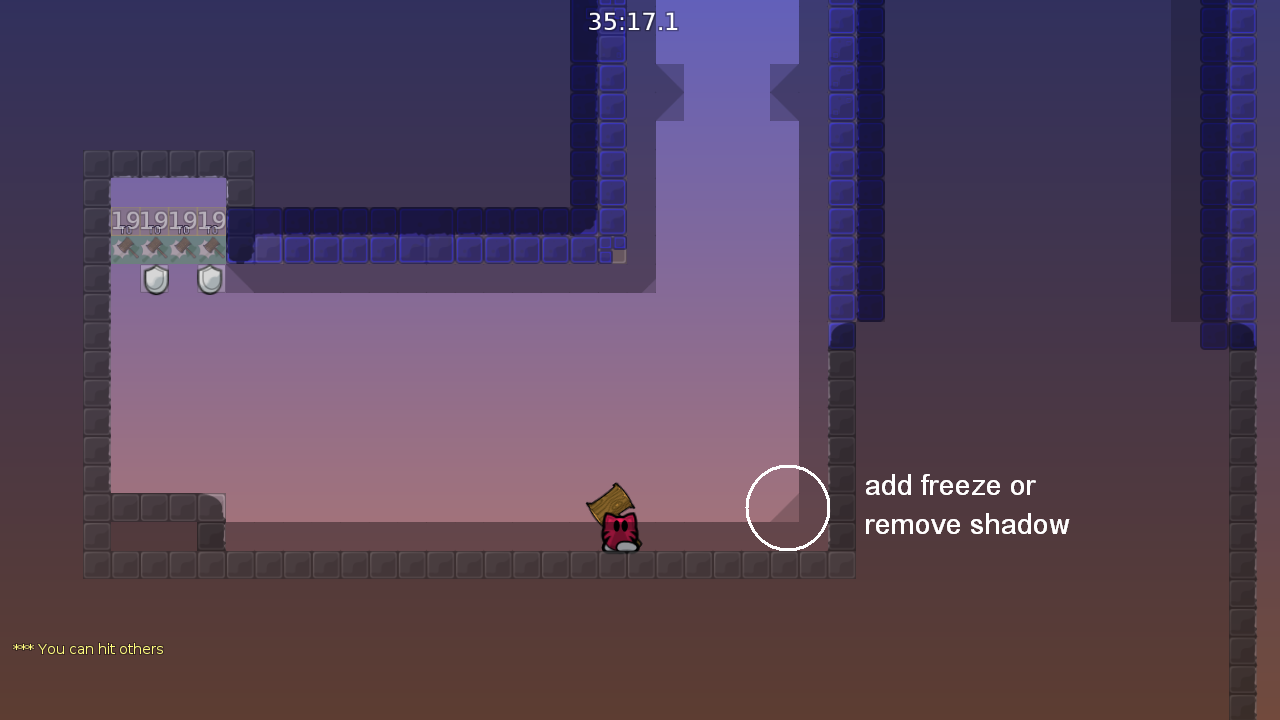This screenshot has height=720, width=1280.
Task: Click the chat line You can hit others
Action: 87,648
